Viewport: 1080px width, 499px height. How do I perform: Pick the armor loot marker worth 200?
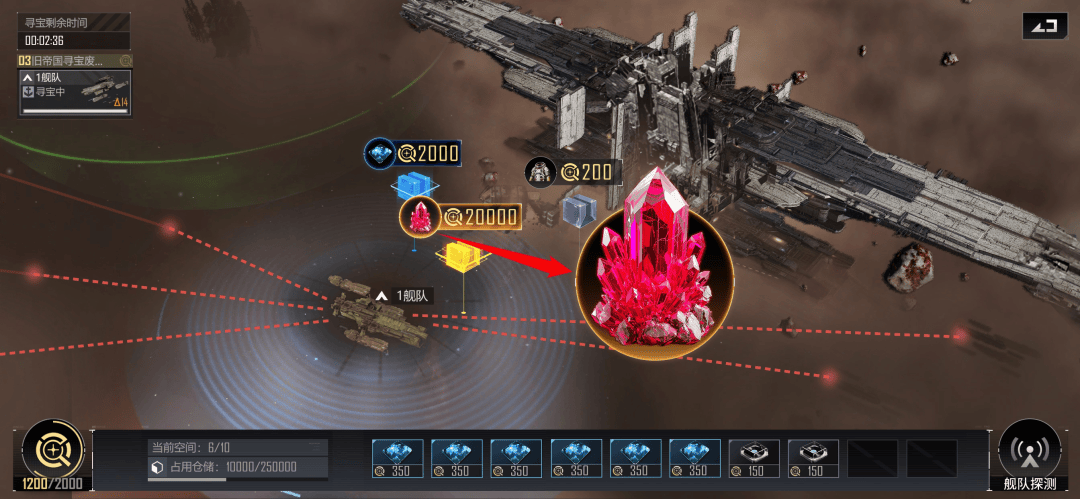(x=541, y=172)
